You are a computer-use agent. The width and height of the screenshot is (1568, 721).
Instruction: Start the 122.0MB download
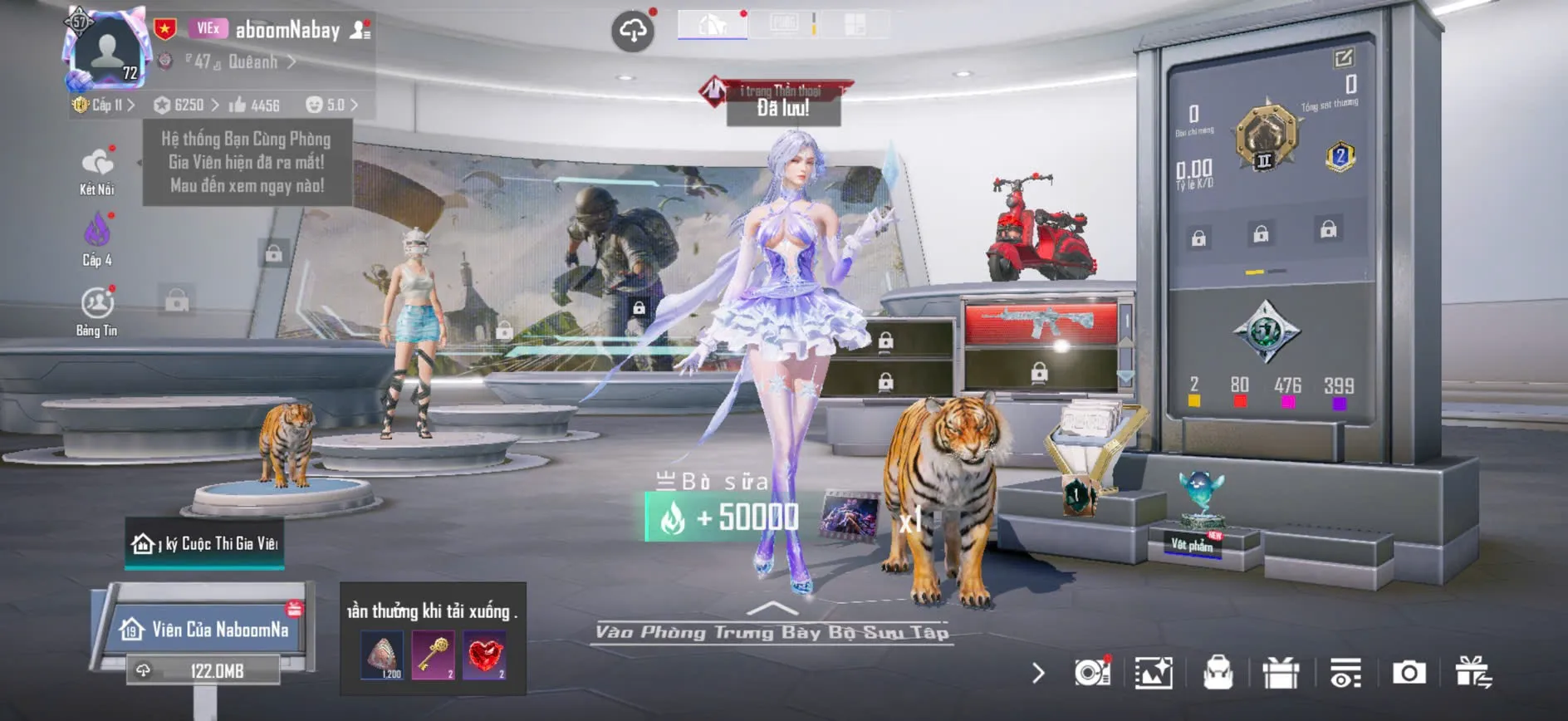pos(203,670)
